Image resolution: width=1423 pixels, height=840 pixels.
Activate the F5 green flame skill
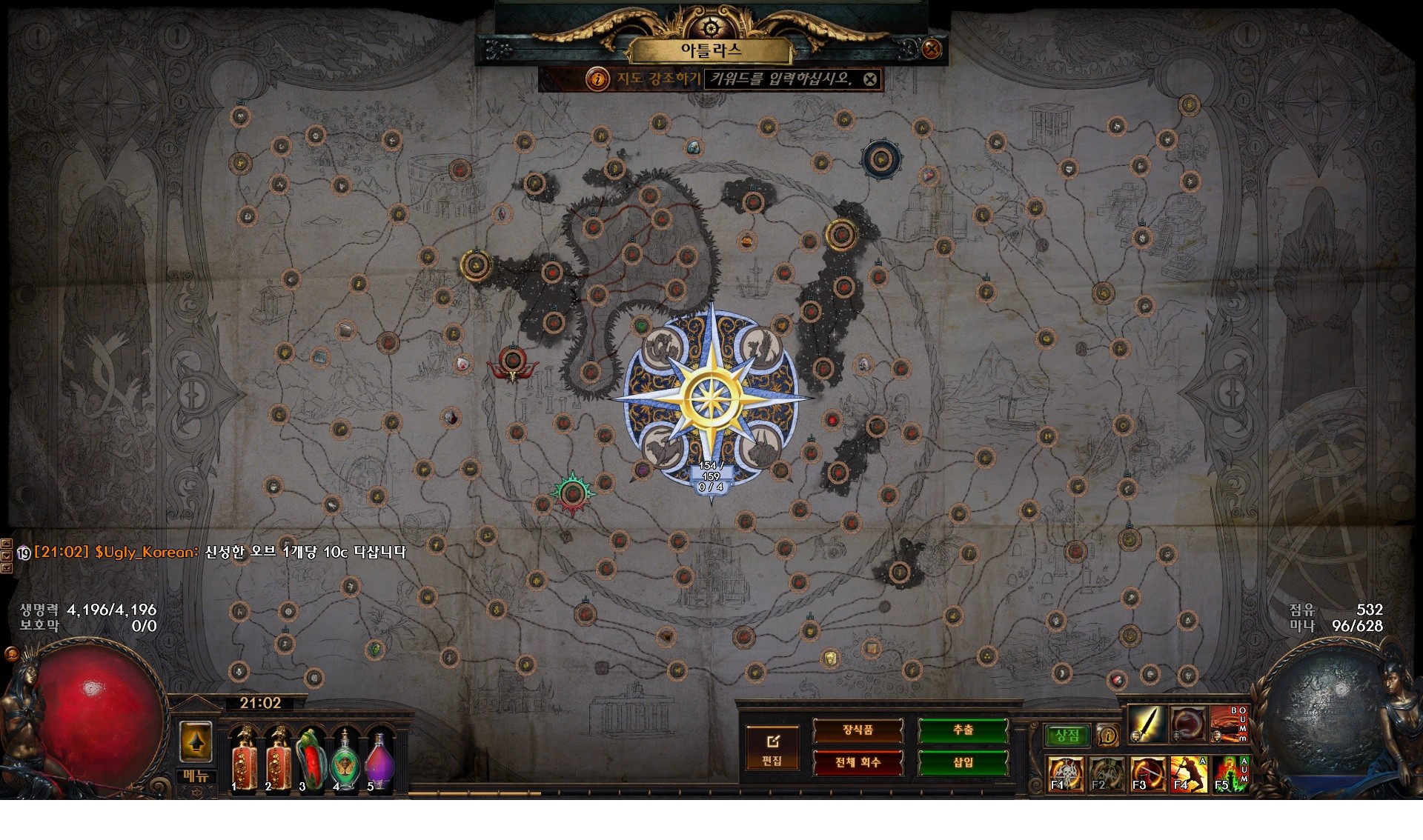pos(1230,774)
